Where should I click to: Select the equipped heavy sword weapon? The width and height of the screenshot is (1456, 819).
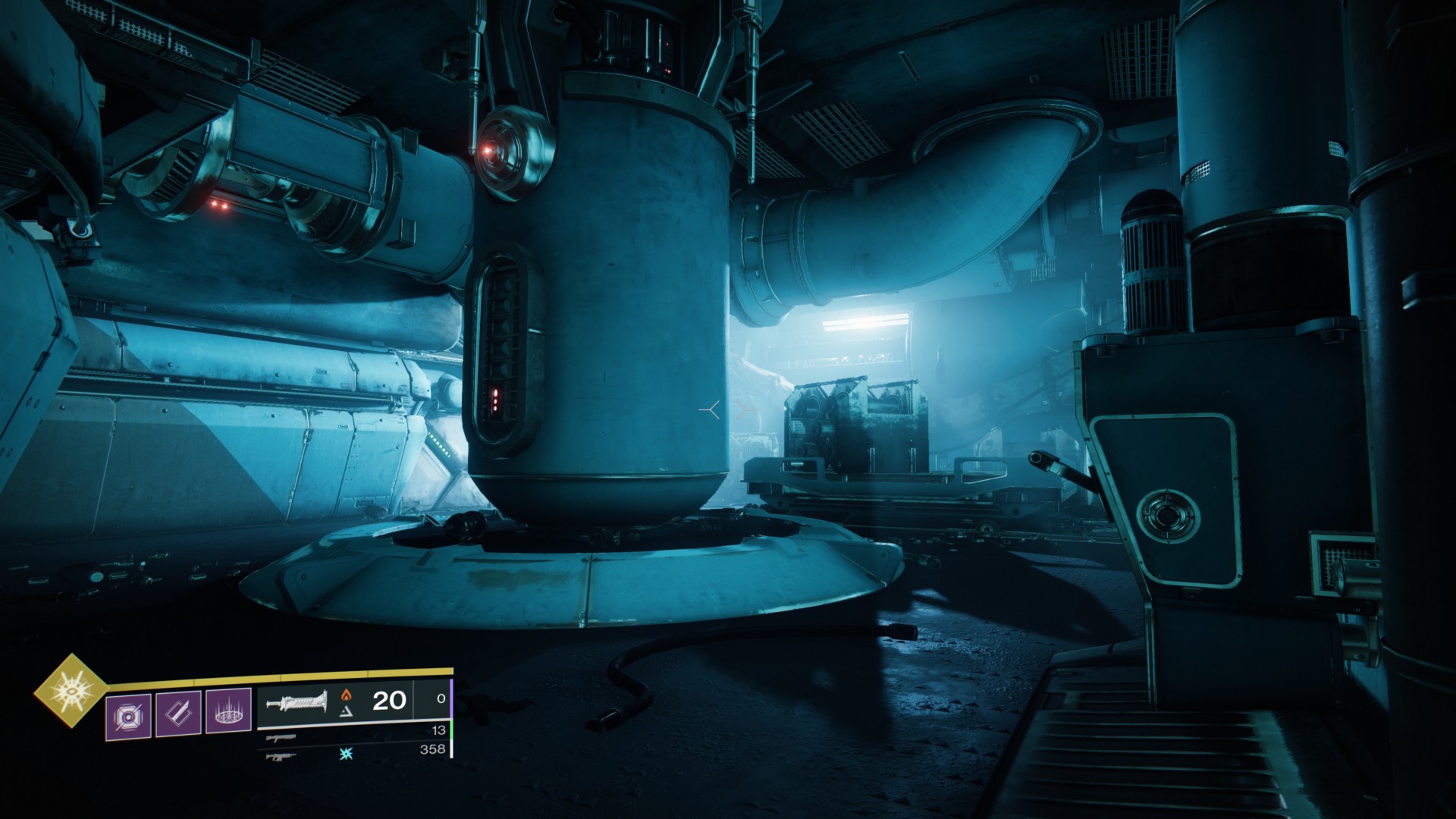tap(296, 701)
